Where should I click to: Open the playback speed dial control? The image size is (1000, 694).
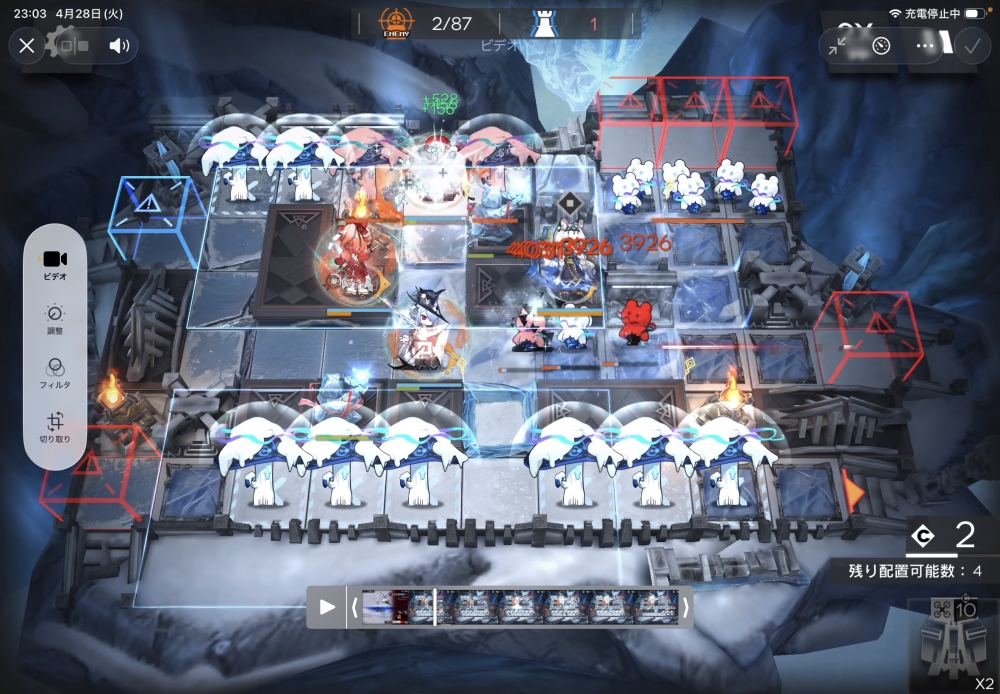pos(881,45)
